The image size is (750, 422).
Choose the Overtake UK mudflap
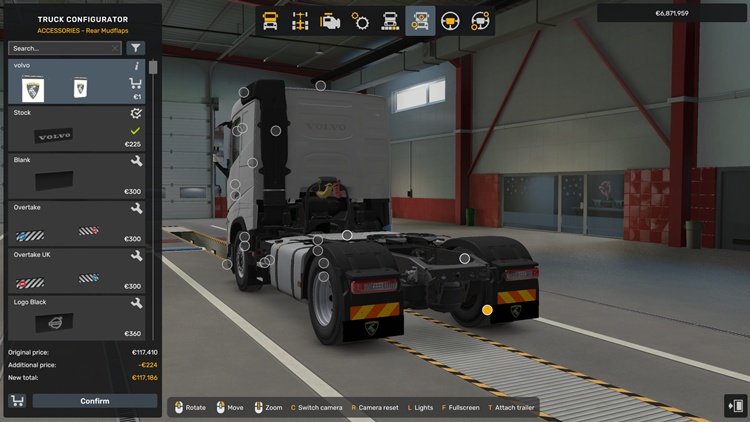[70, 270]
